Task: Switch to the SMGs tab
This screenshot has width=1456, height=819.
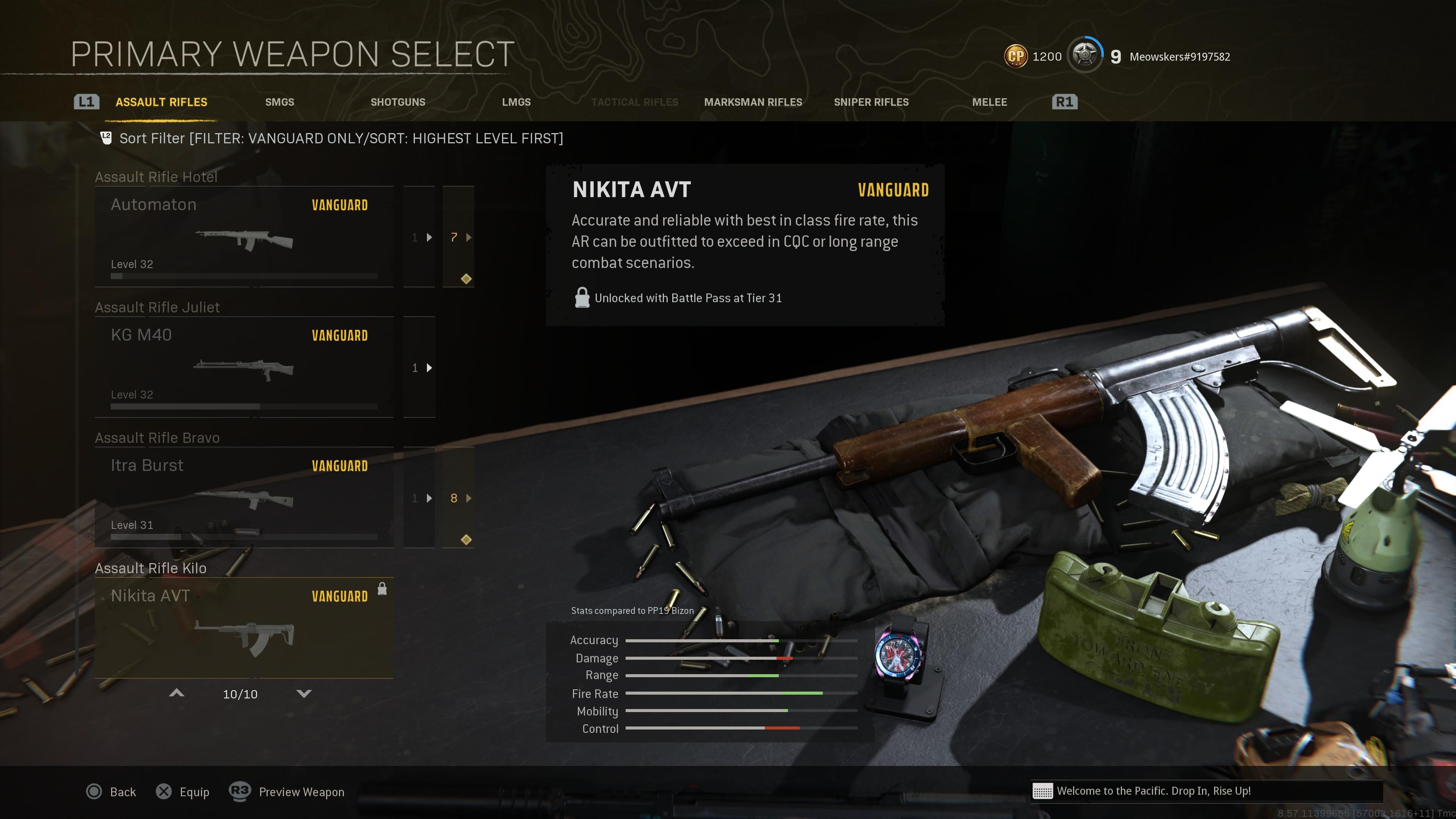Action: (279, 102)
